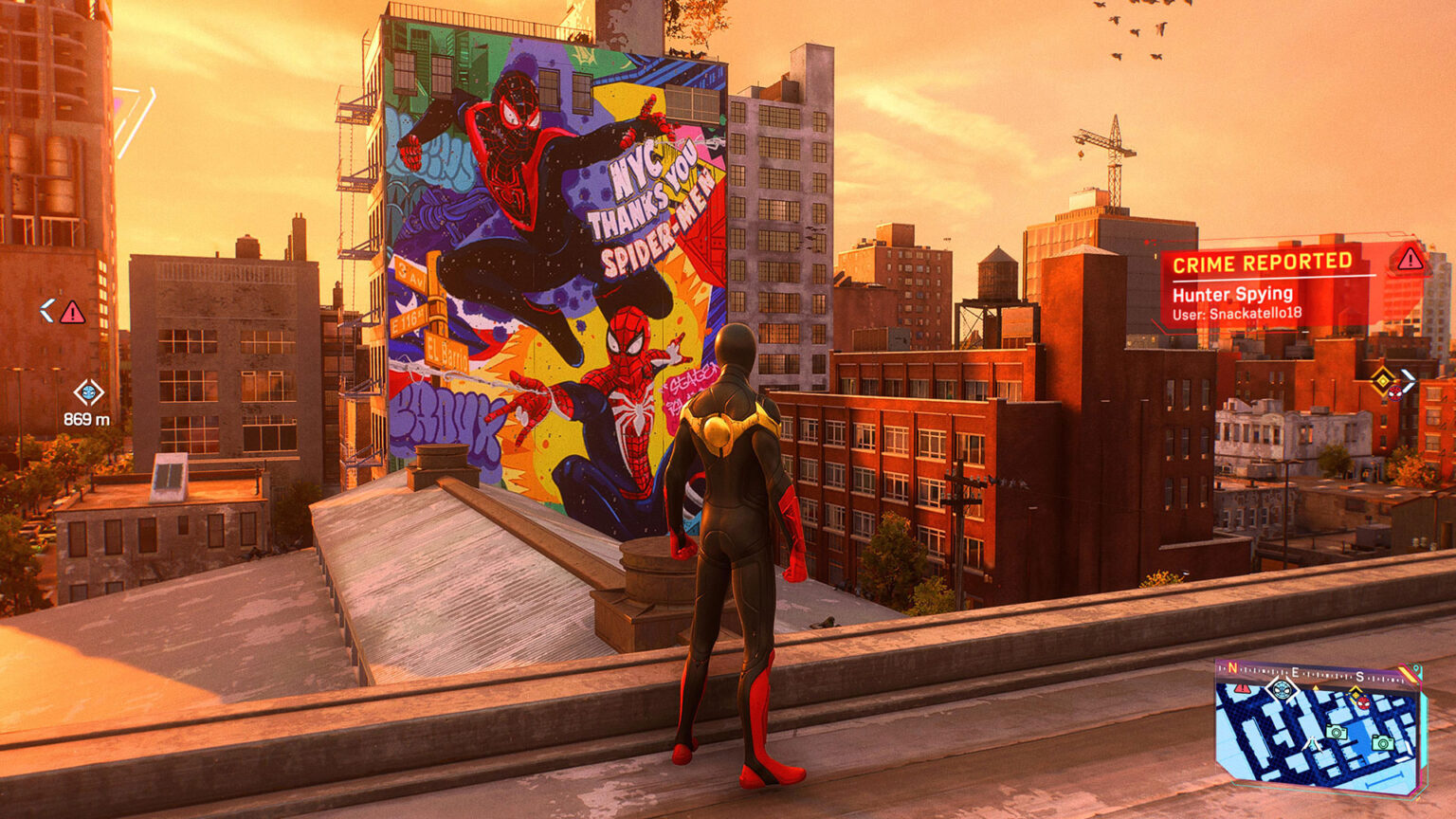Click the warning triangle on the Crime Reported banner
1456x819 pixels.
click(x=1409, y=258)
